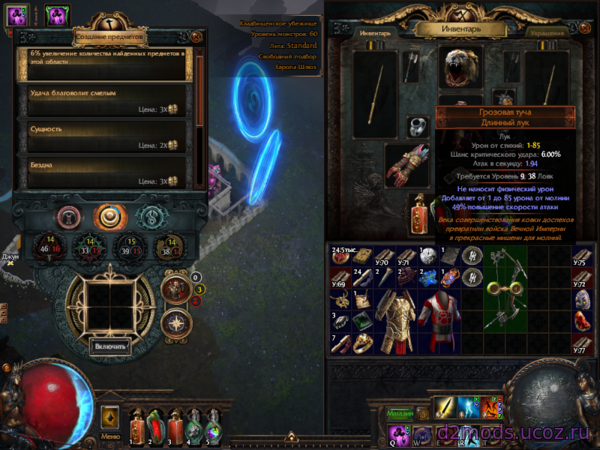The height and width of the screenshot is (450, 600).
Task: Click the equipped red gloves
Action: pos(405,165)
